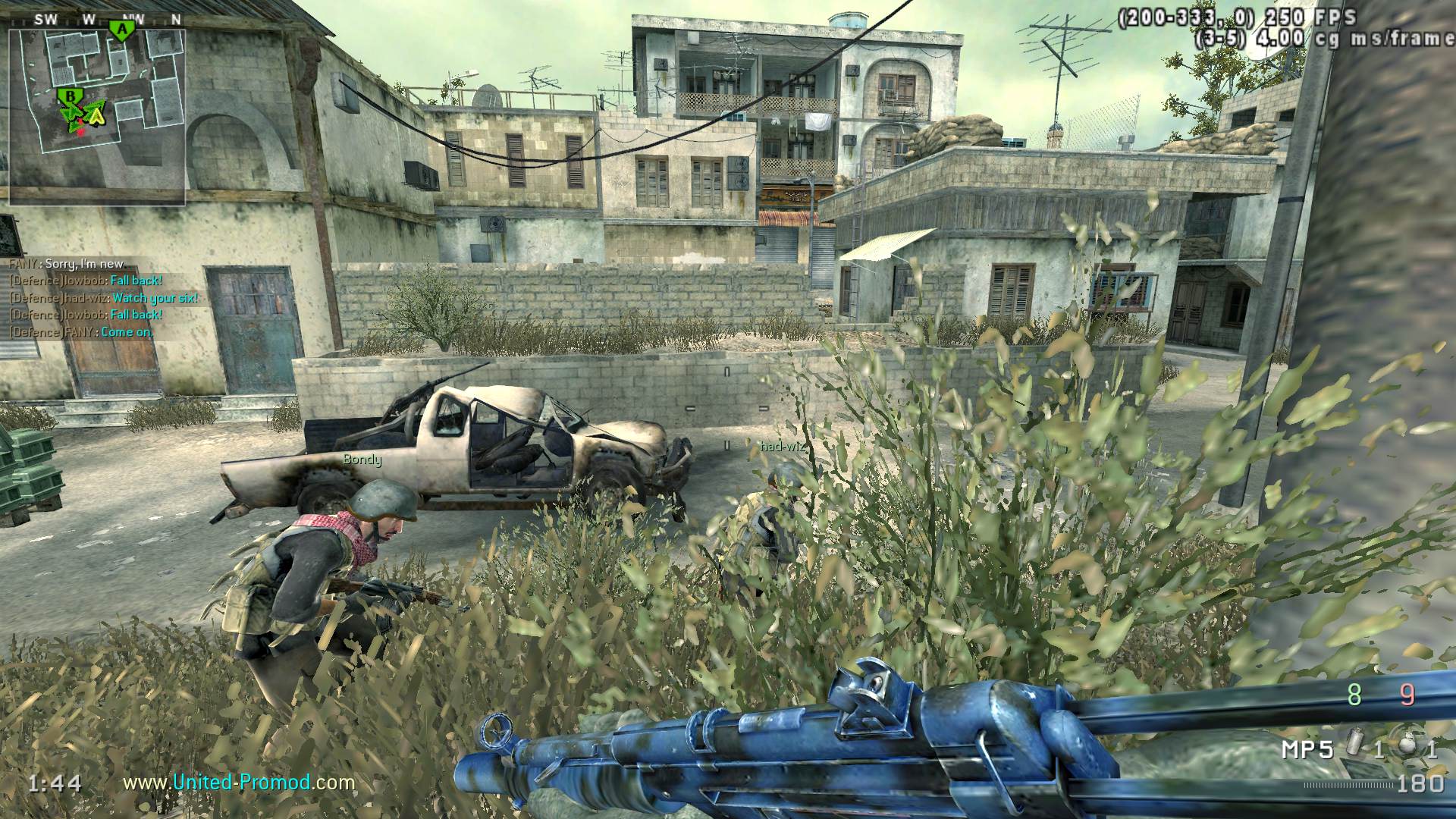Click the had-wiz teammate name tag
Viewport: 1456px width, 819px height.
783,447
